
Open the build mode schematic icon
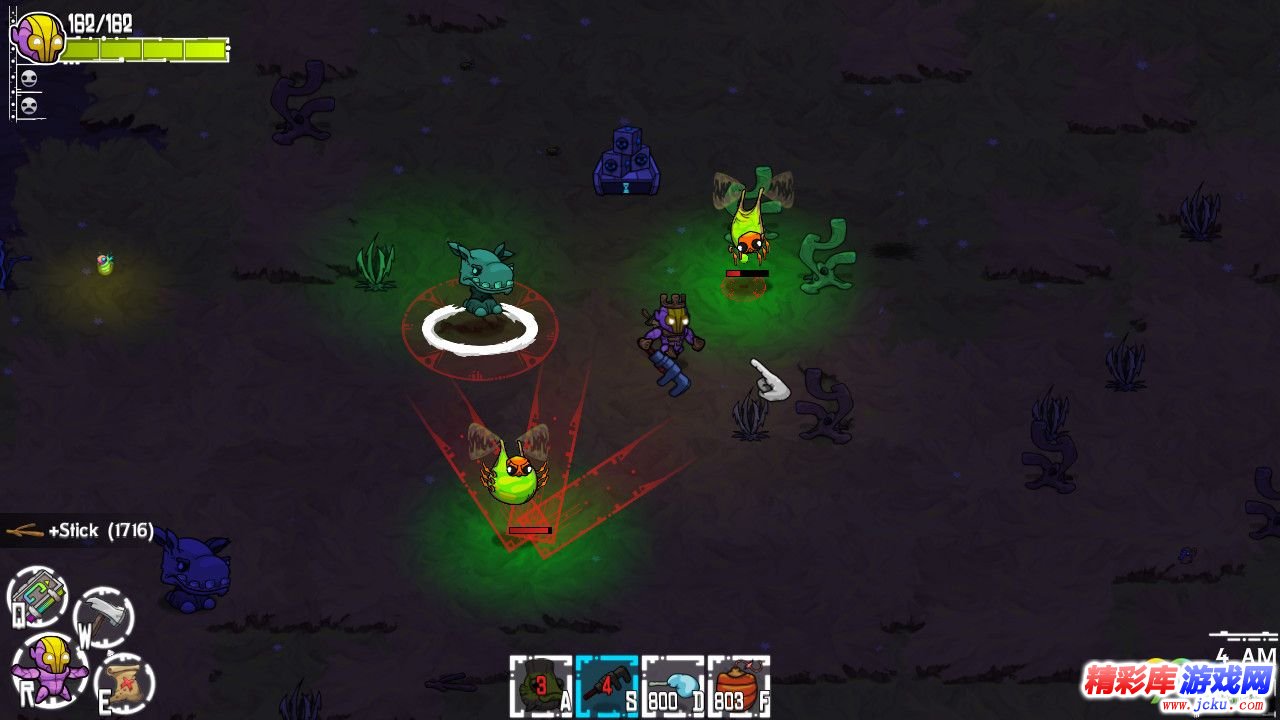click(x=37, y=596)
